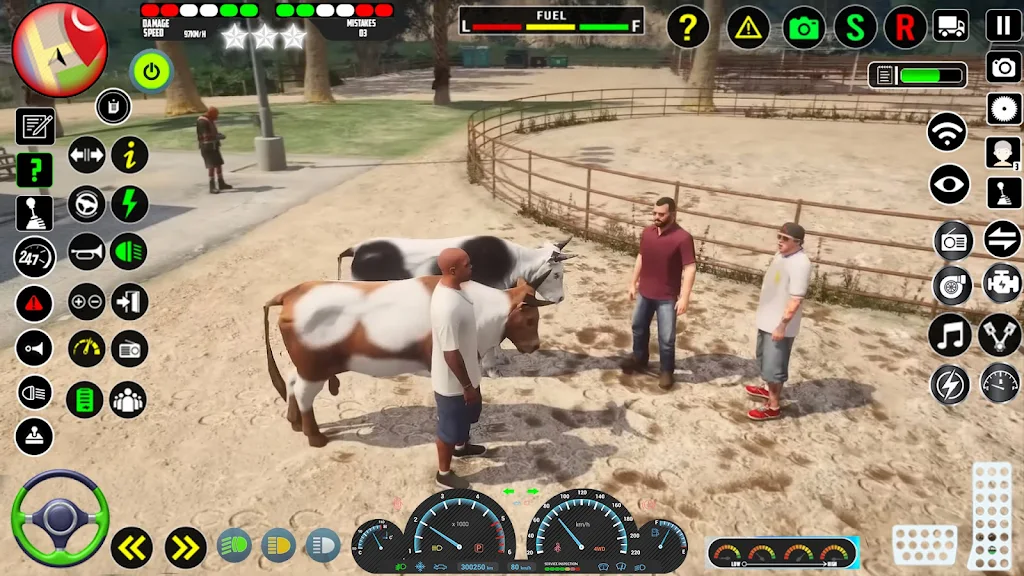This screenshot has height=576, width=1024.
Task: Turn the green steering wheel
Action: (59, 518)
